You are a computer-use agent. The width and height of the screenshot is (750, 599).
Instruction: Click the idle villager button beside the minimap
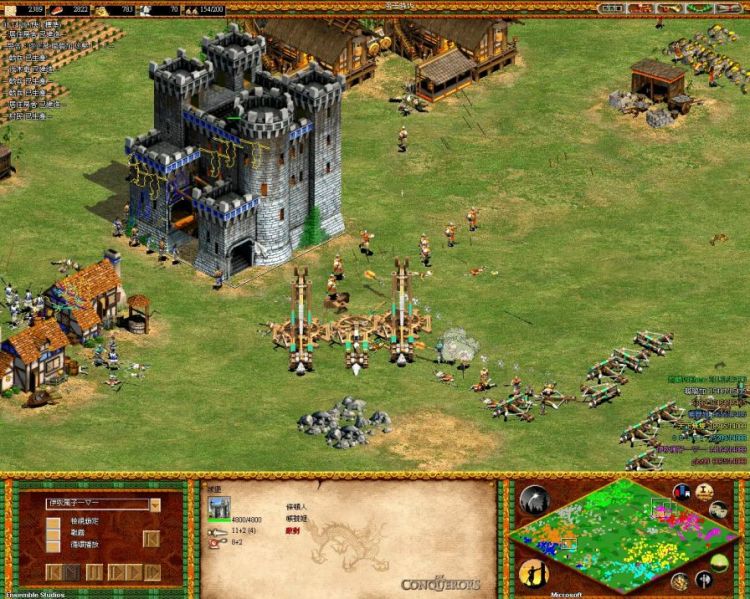(x=533, y=573)
